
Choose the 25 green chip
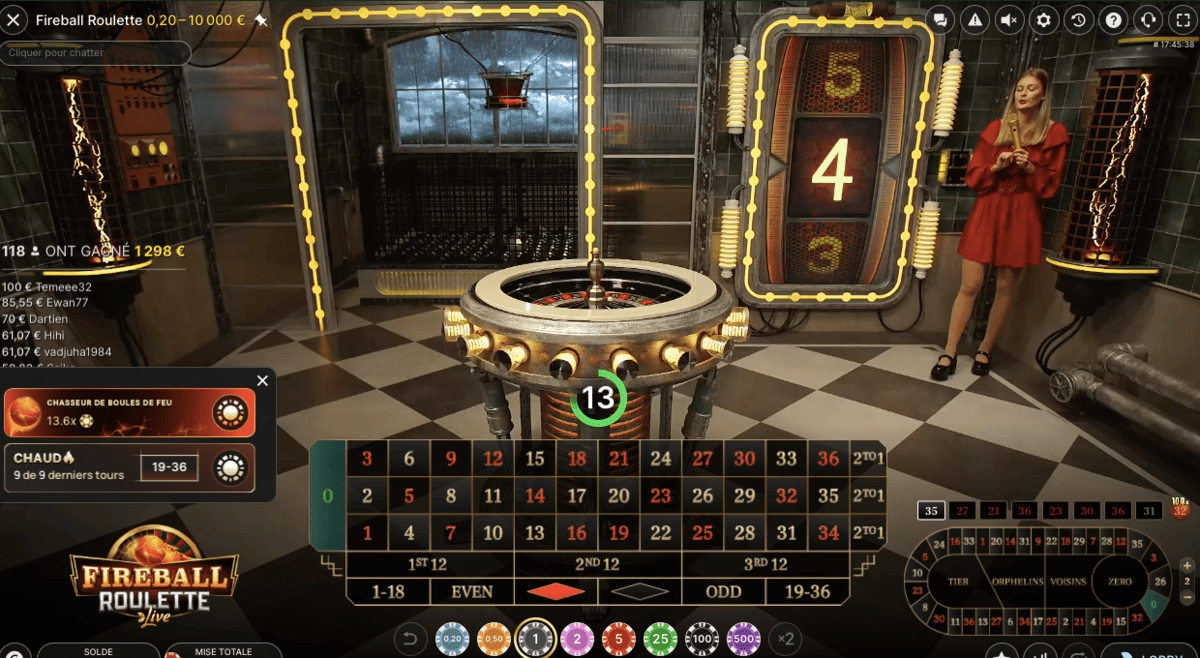[x=660, y=638]
